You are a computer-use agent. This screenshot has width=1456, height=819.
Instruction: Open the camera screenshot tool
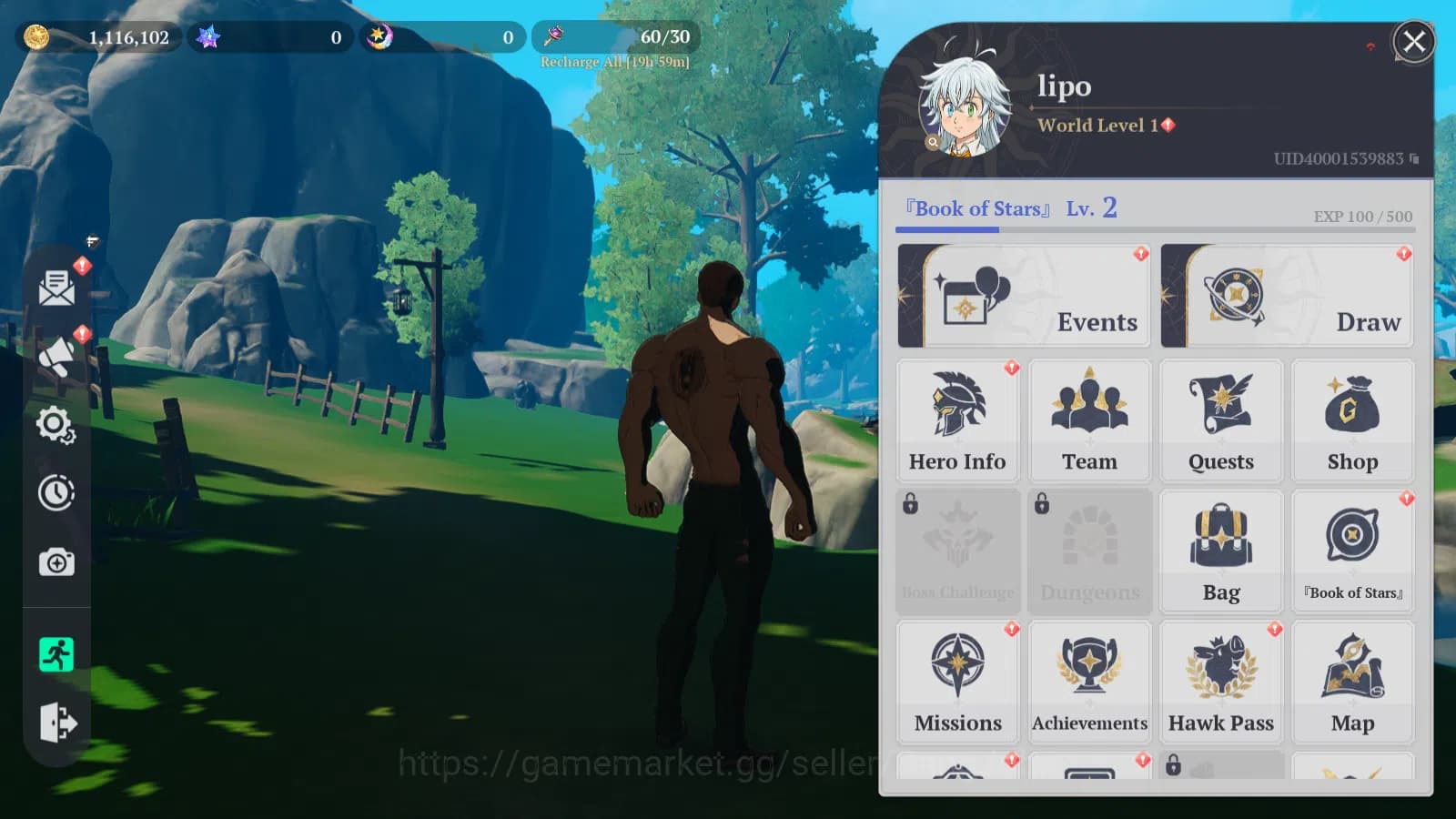tap(57, 562)
